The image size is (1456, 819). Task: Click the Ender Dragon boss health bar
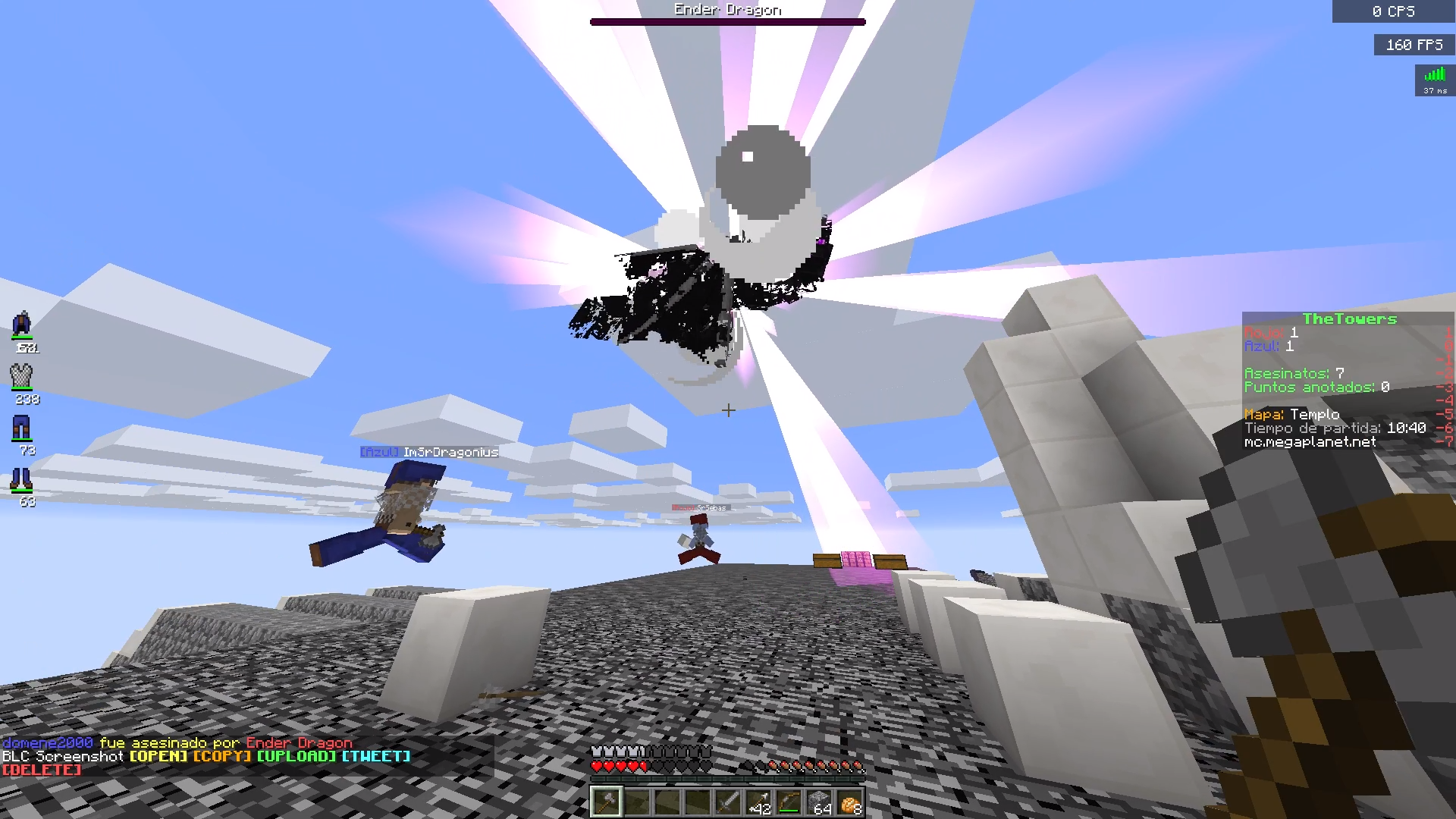(727, 21)
